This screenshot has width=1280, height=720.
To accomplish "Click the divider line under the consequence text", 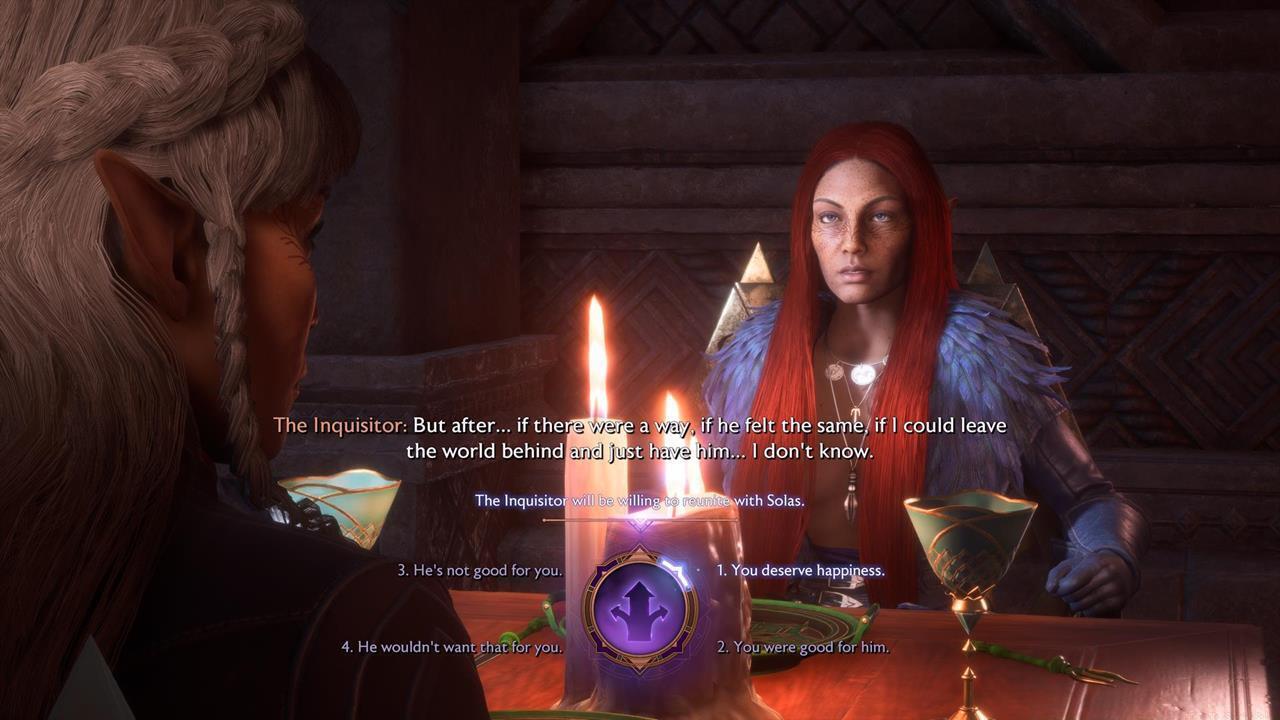I will tap(640, 520).
